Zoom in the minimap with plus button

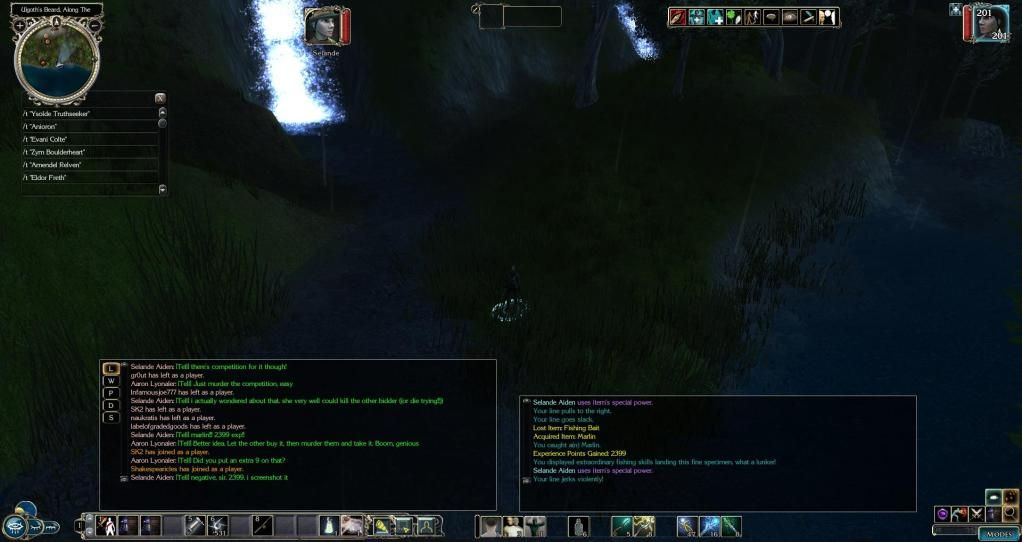20,24
